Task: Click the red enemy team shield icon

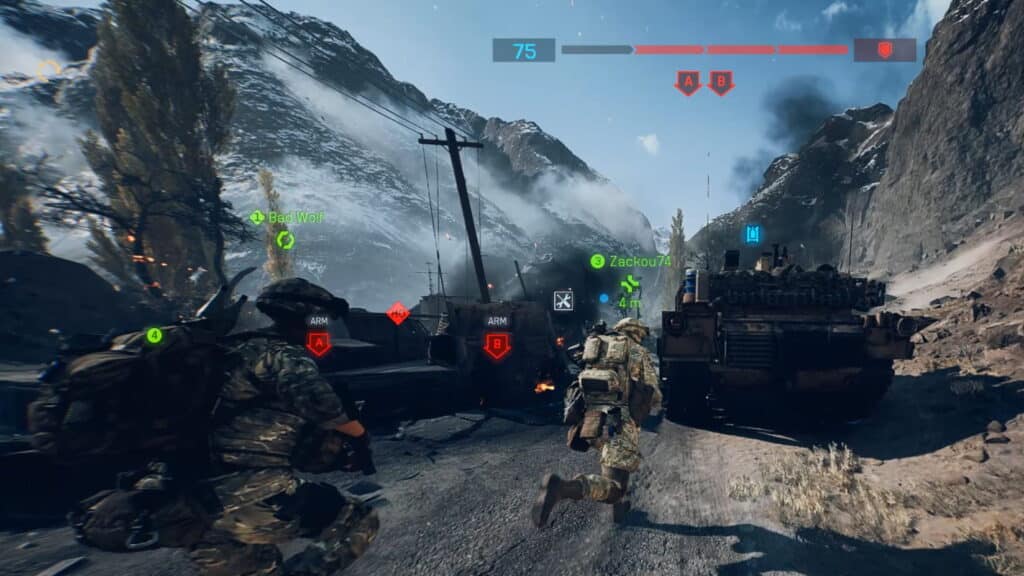Action: coord(884,50)
